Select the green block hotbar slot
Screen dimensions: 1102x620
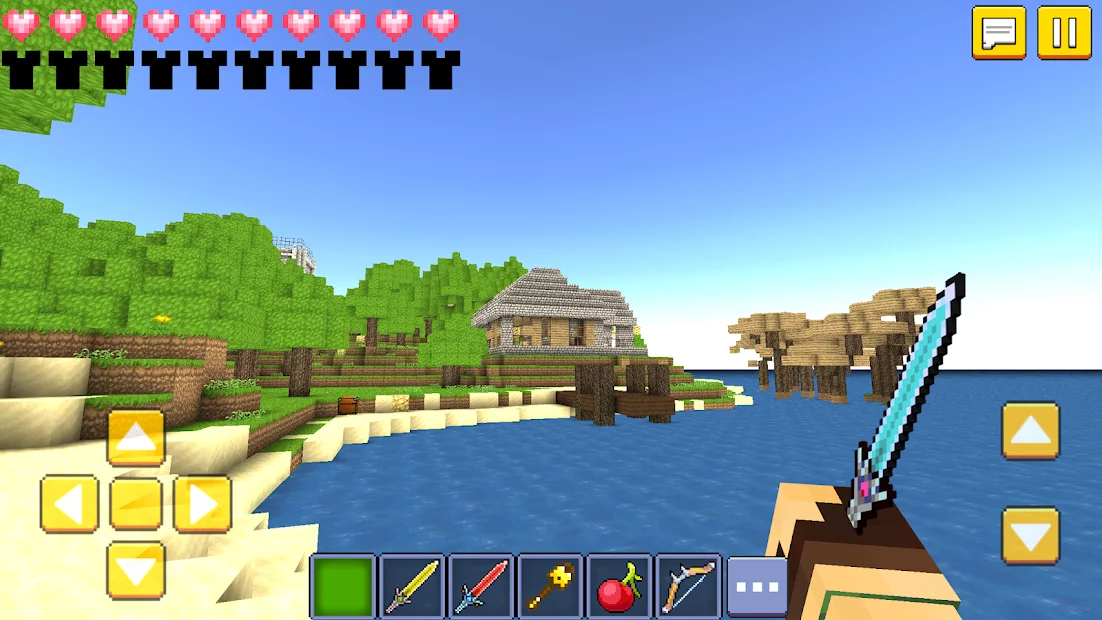pos(343,587)
